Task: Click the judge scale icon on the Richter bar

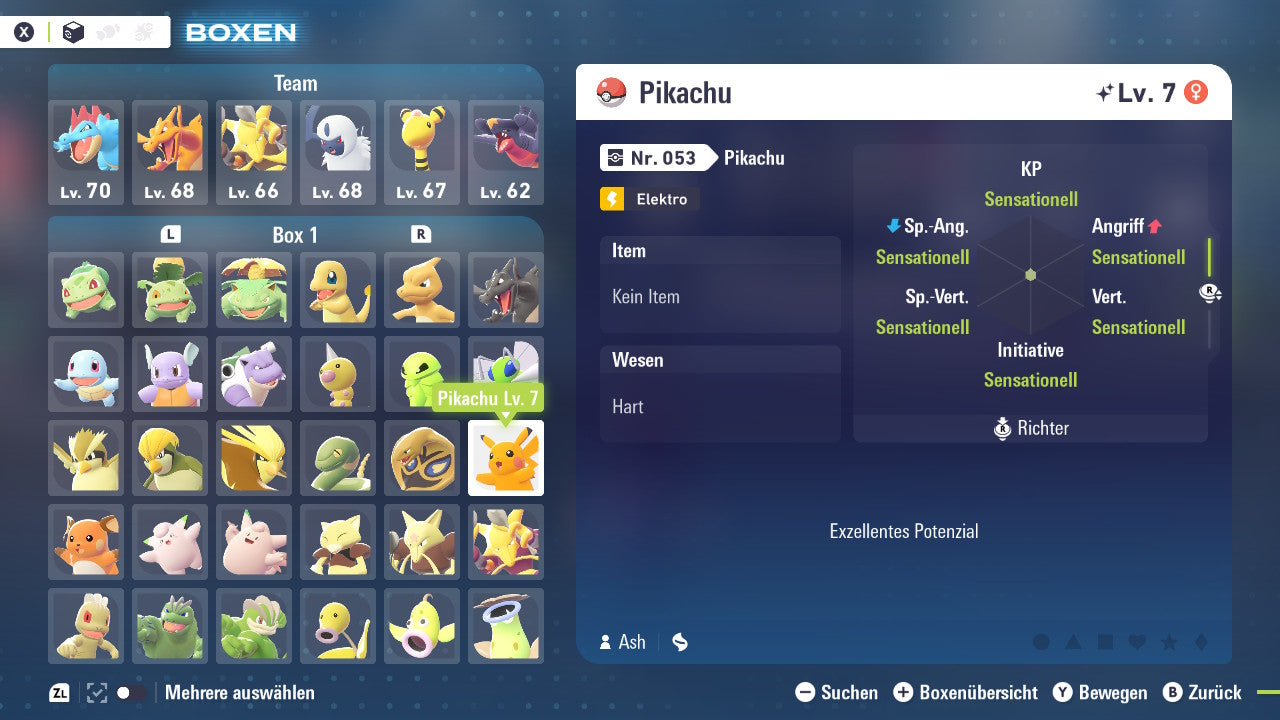Action: 1002,428
